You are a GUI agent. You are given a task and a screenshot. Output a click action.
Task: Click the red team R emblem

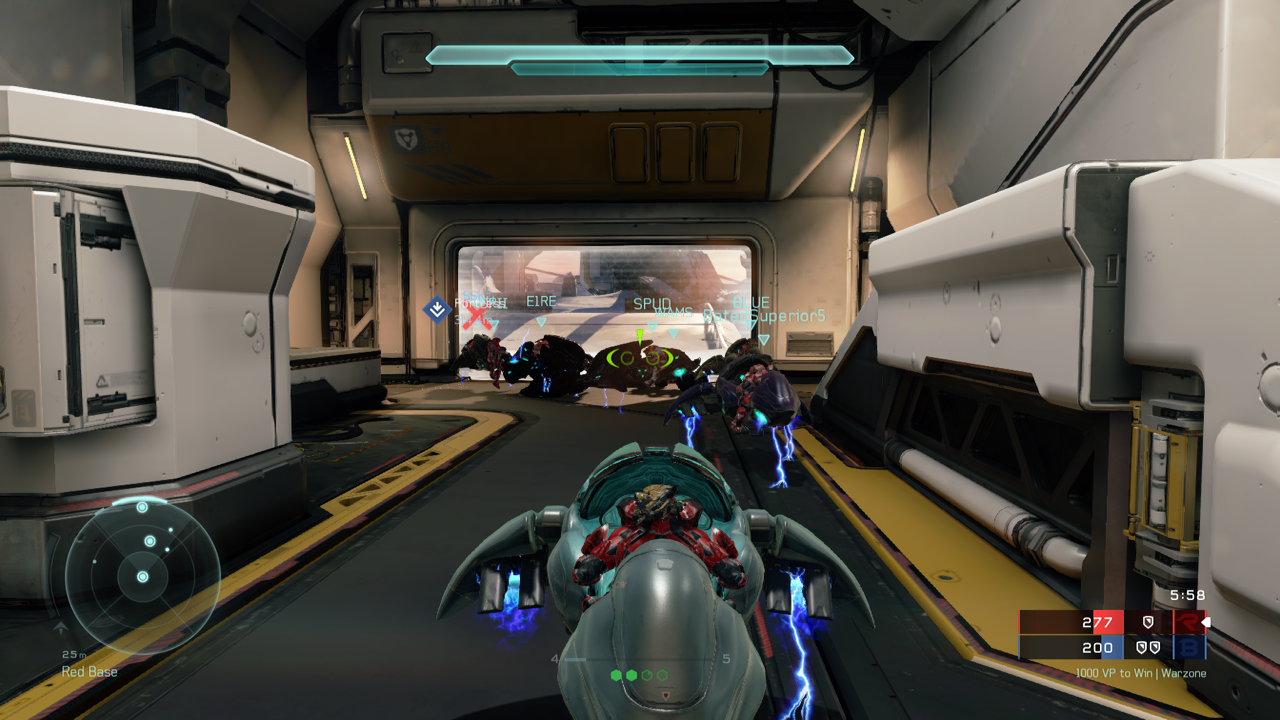1188,622
